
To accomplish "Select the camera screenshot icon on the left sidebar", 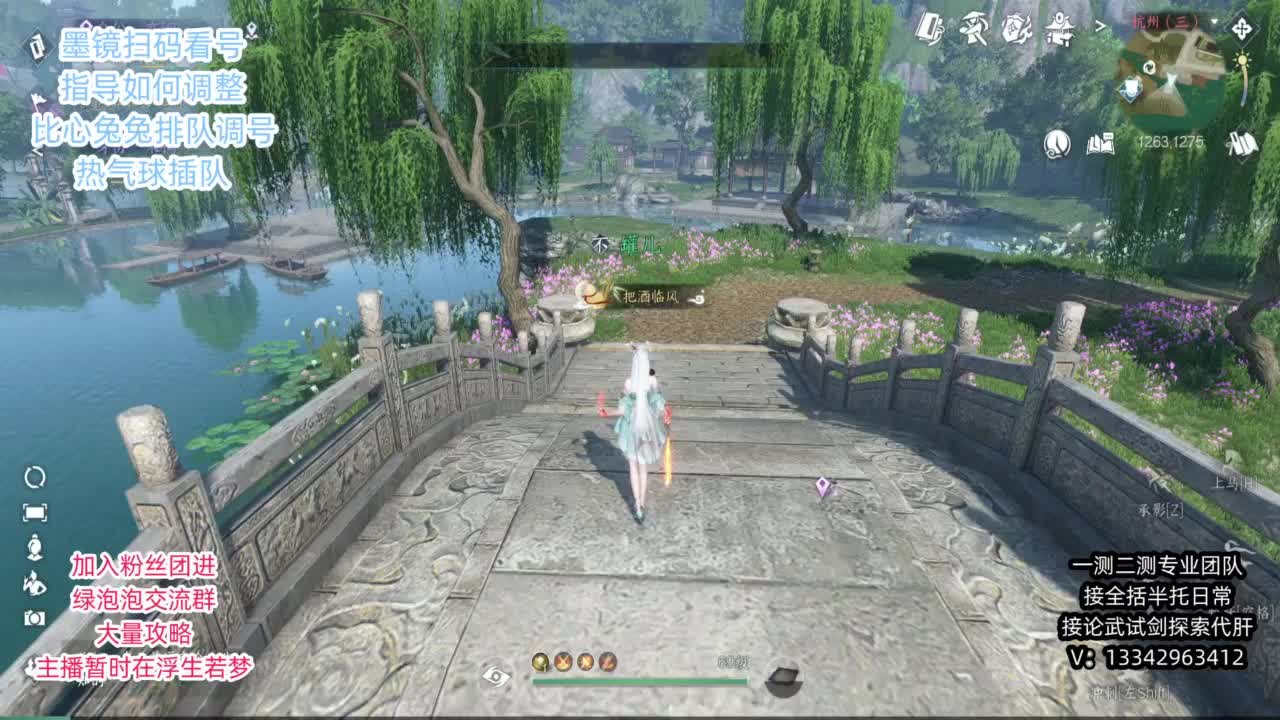I will click(x=33, y=616).
